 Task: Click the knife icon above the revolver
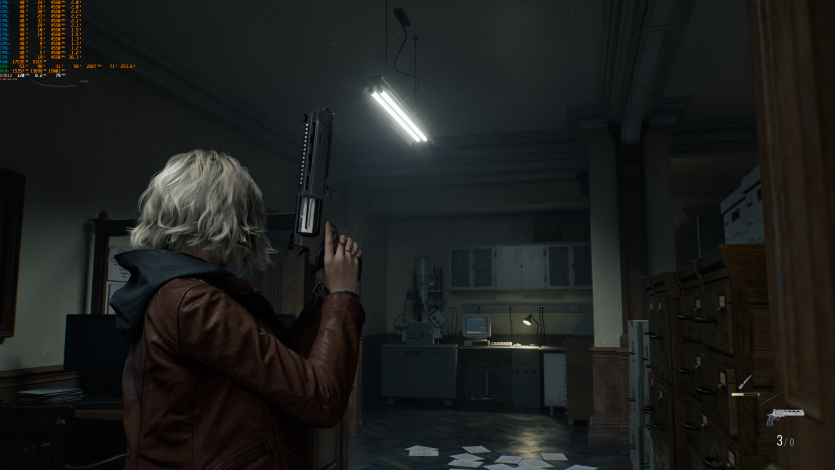pyautogui.click(x=744, y=383)
